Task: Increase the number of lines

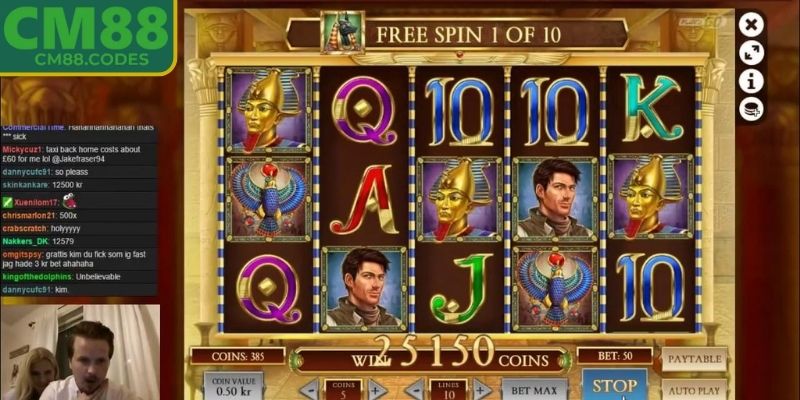Action: [481, 390]
